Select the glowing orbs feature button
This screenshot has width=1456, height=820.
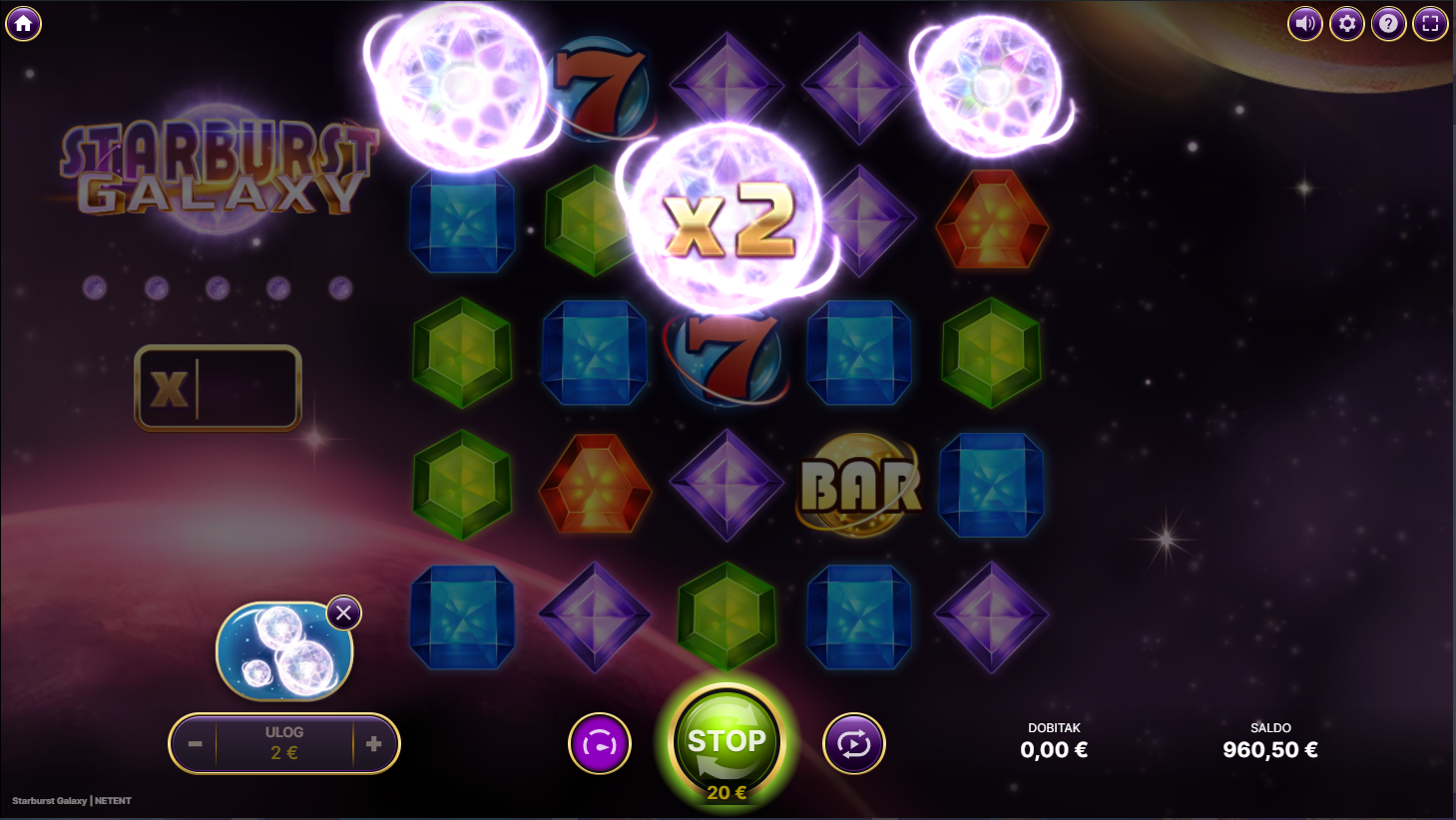283,651
